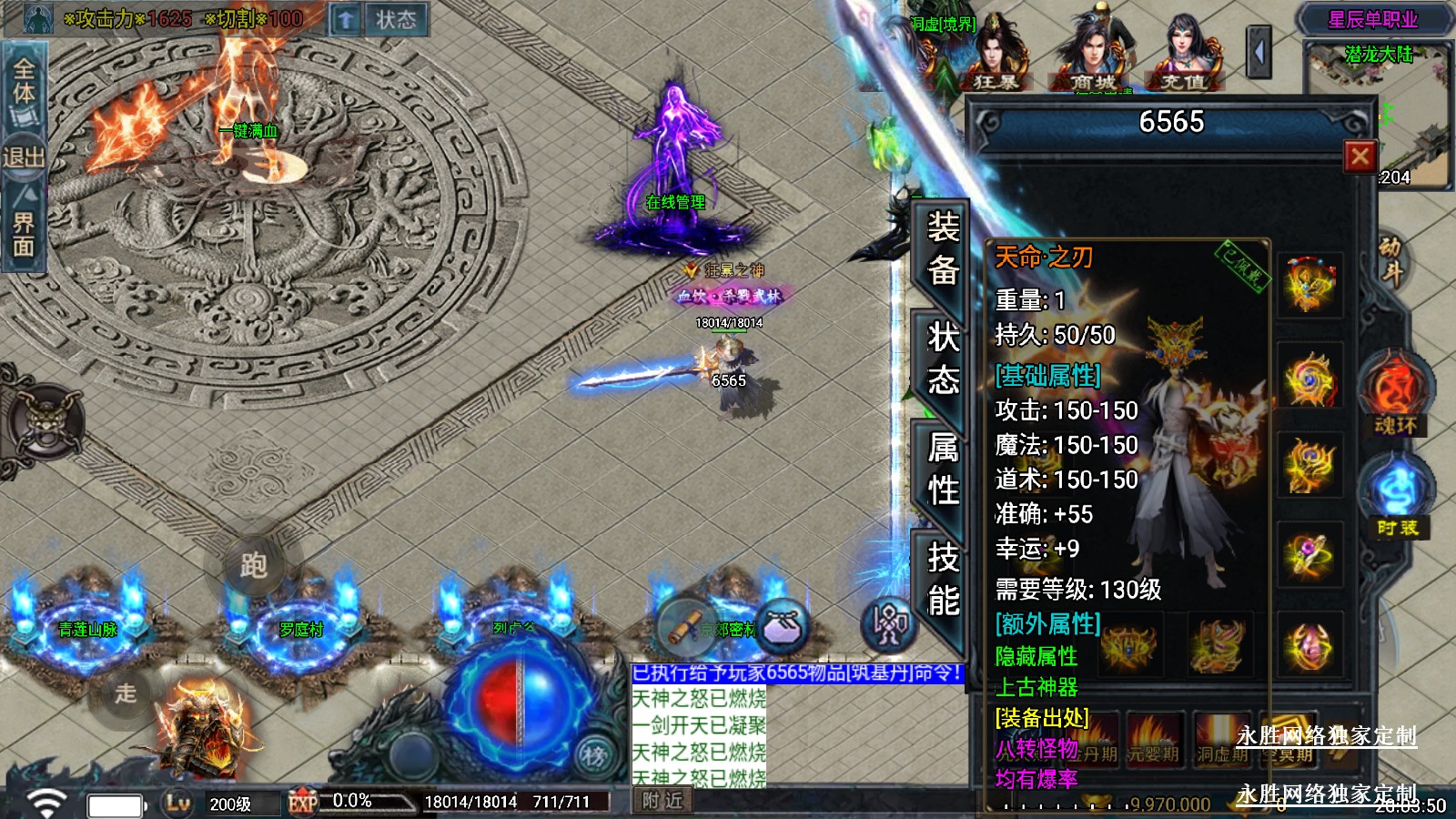Open the 星辰单职业 title button
The width and height of the screenshot is (1456, 819).
[x=1372, y=19]
